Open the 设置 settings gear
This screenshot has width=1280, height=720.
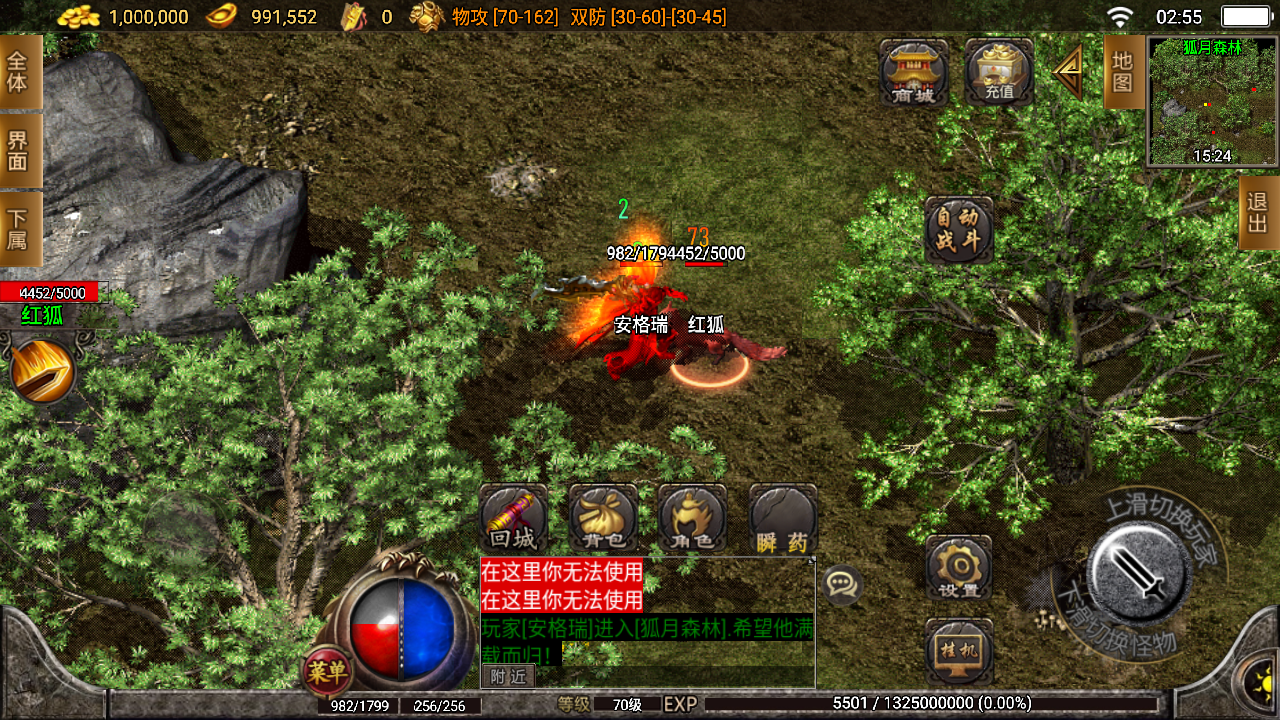click(958, 568)
